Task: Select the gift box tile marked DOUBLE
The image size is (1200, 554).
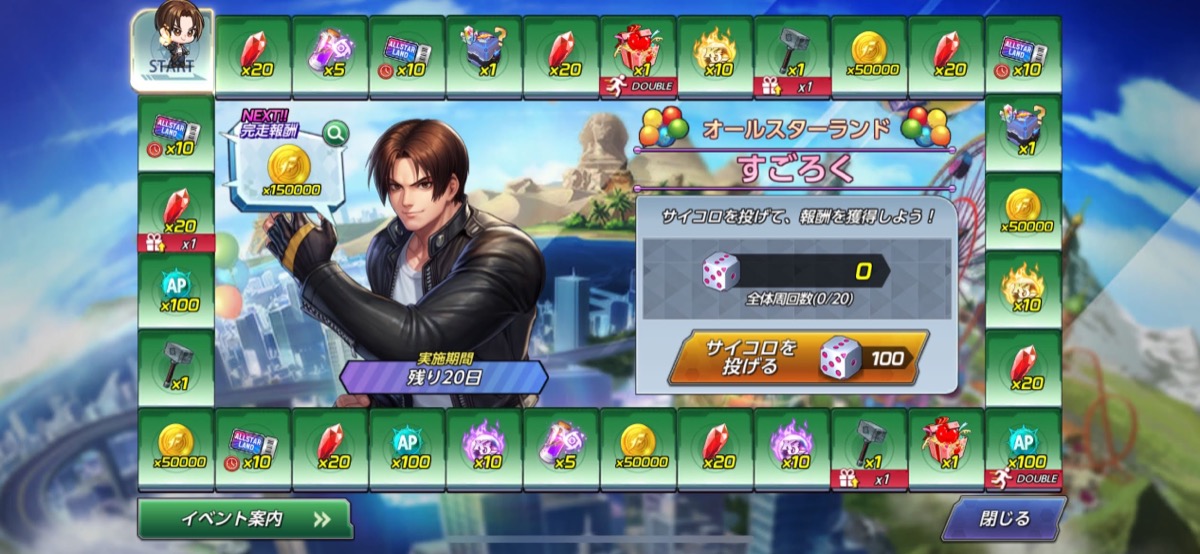Action: tap(638, 56)
